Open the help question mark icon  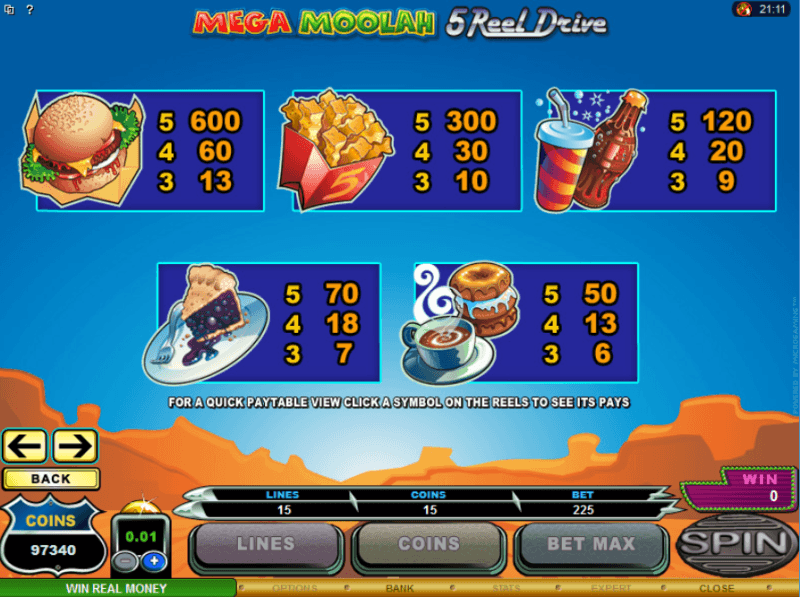coord(30,9)
